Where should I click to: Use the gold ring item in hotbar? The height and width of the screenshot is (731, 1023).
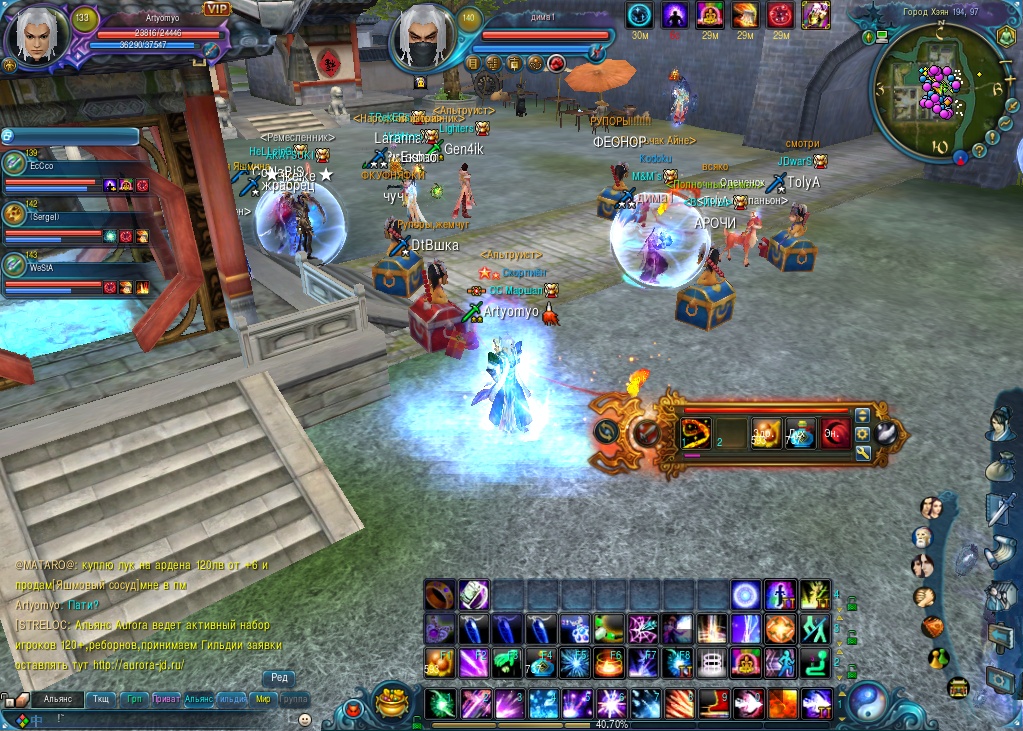pyautogui.click(x=439, y=595)
